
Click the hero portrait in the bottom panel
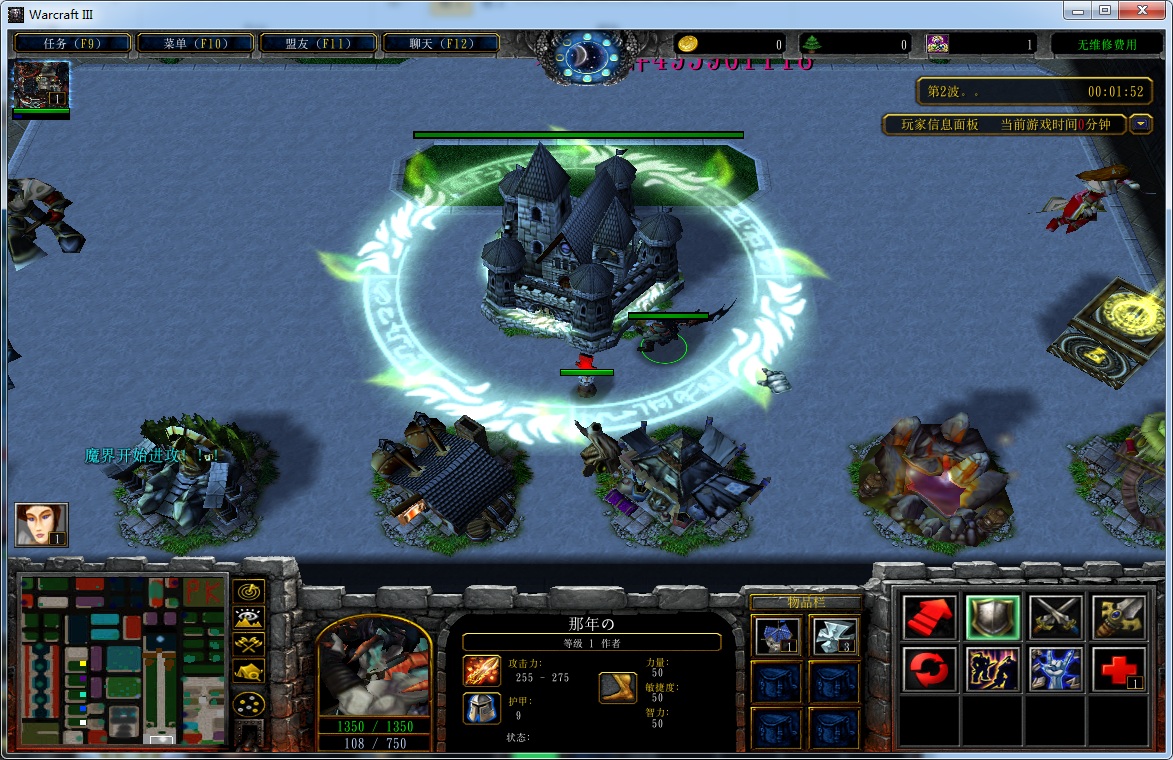point(374,666)
